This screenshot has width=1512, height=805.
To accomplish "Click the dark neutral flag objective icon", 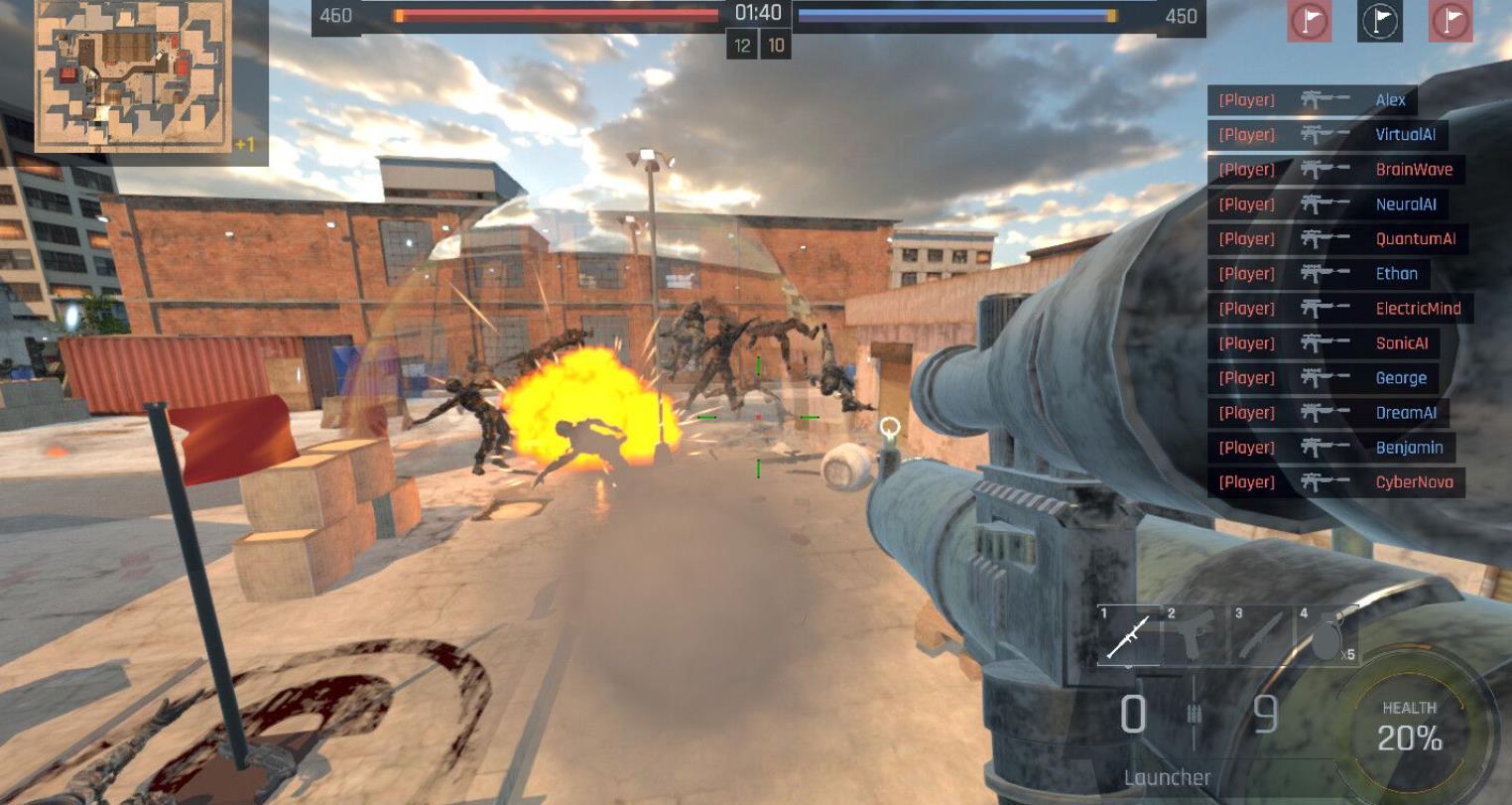I will 1379,21.
